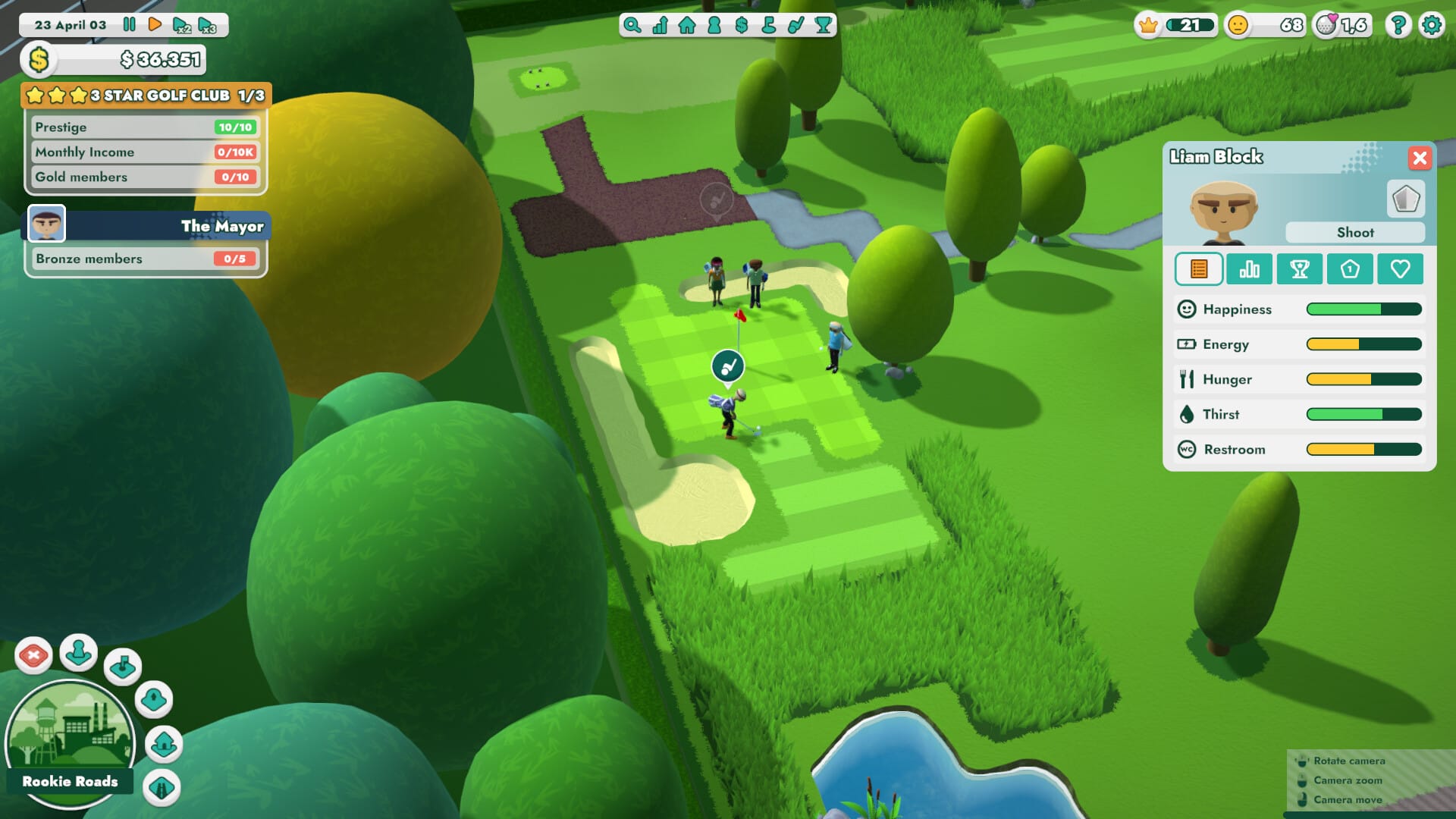Open the dollar sign finances menu

coord(742,25)
